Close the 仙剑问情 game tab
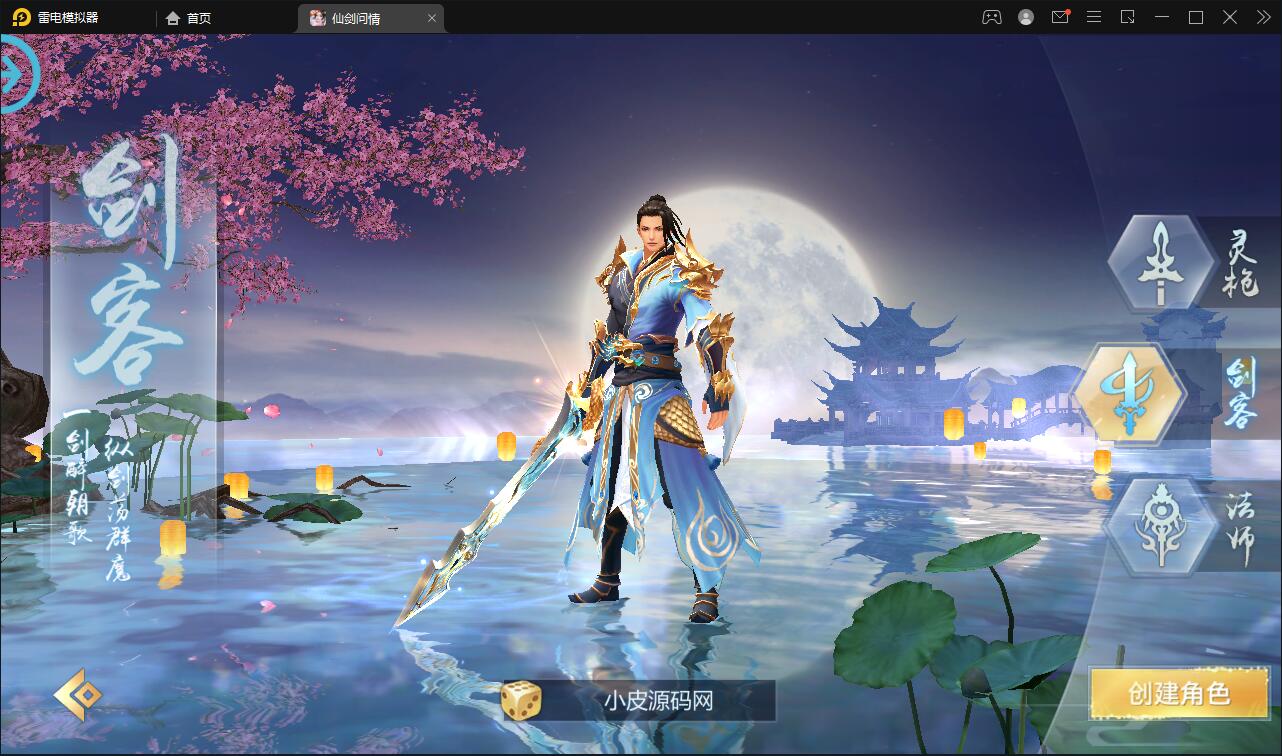The image size is (1282, 756). click(x=432, y=17)
